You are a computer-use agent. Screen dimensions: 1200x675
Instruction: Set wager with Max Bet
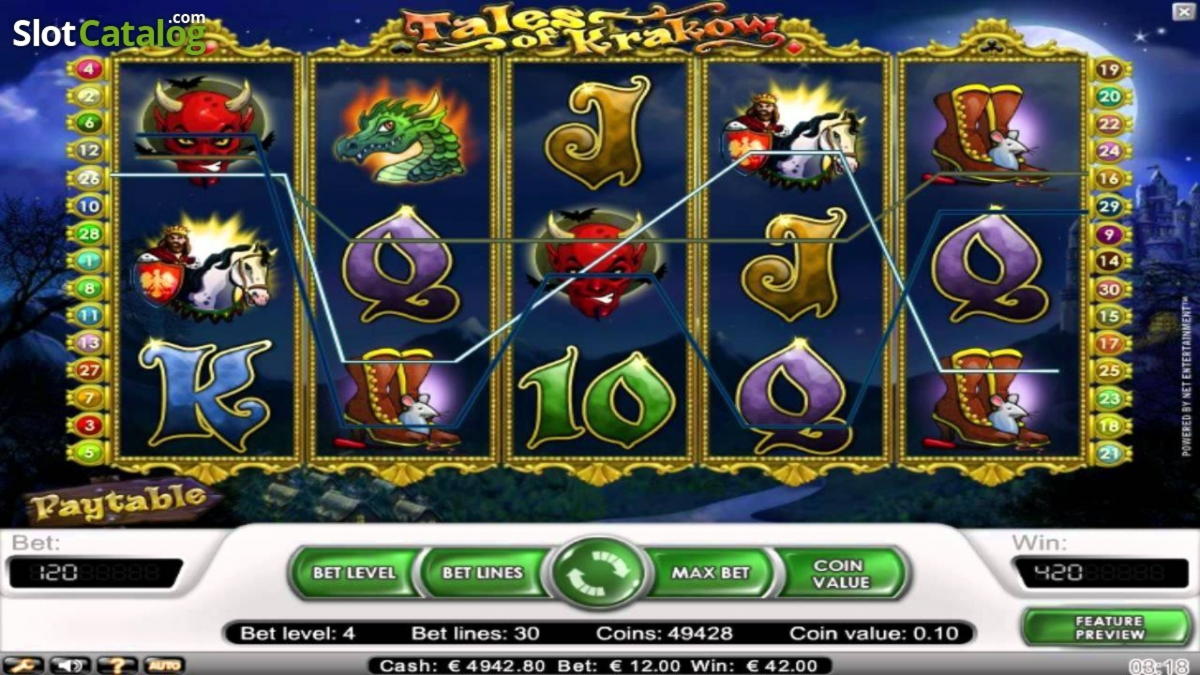(x=710, y=573)
